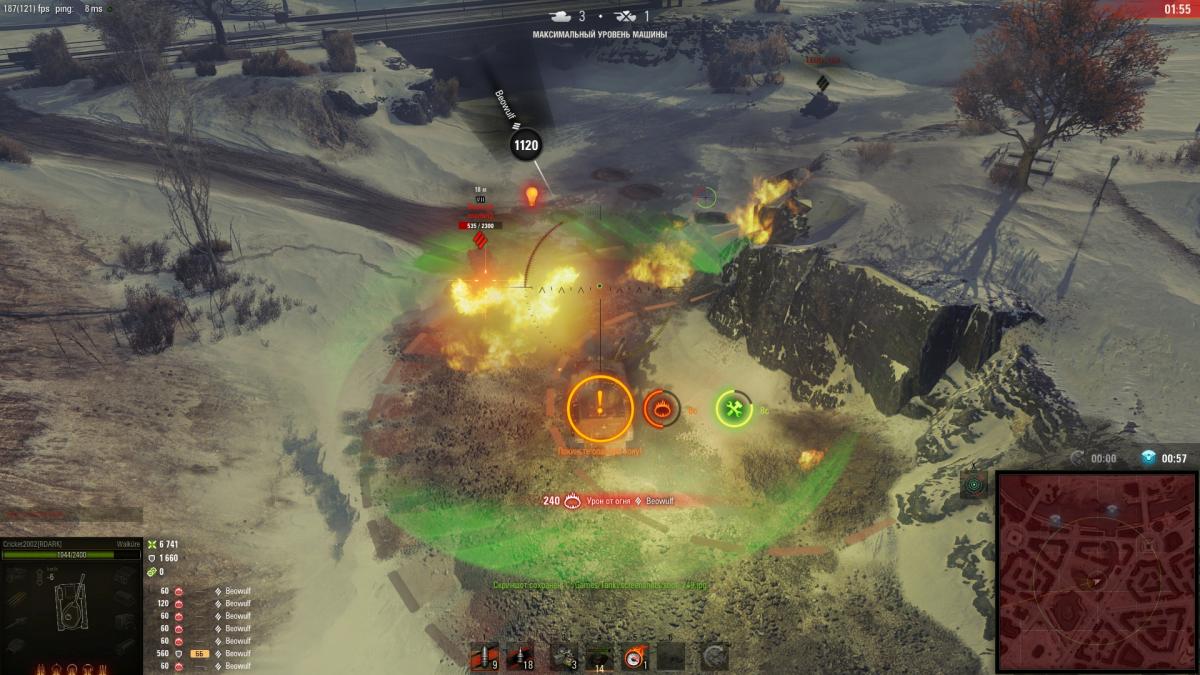
Task: Click the consumable slot marked 14
Action: pyautogui.click(x=599, y=655)
